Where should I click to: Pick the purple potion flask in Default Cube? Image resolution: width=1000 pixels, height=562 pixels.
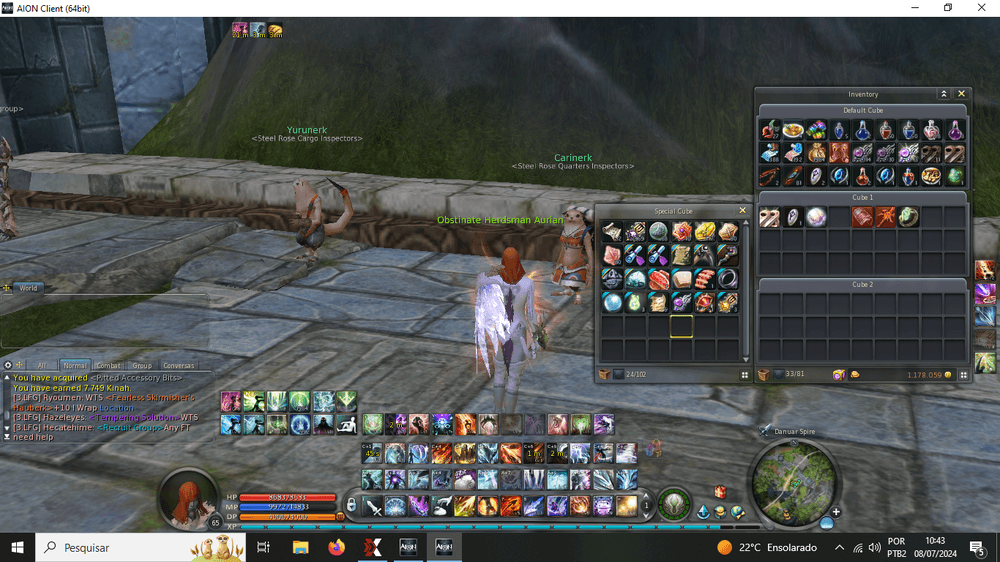tap(955, 130)
